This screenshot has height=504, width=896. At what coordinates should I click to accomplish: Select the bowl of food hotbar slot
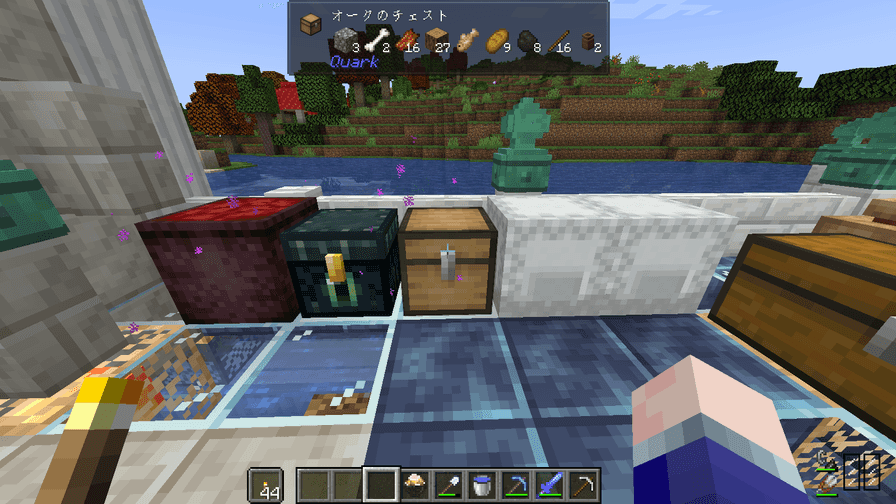coord(413,484)
